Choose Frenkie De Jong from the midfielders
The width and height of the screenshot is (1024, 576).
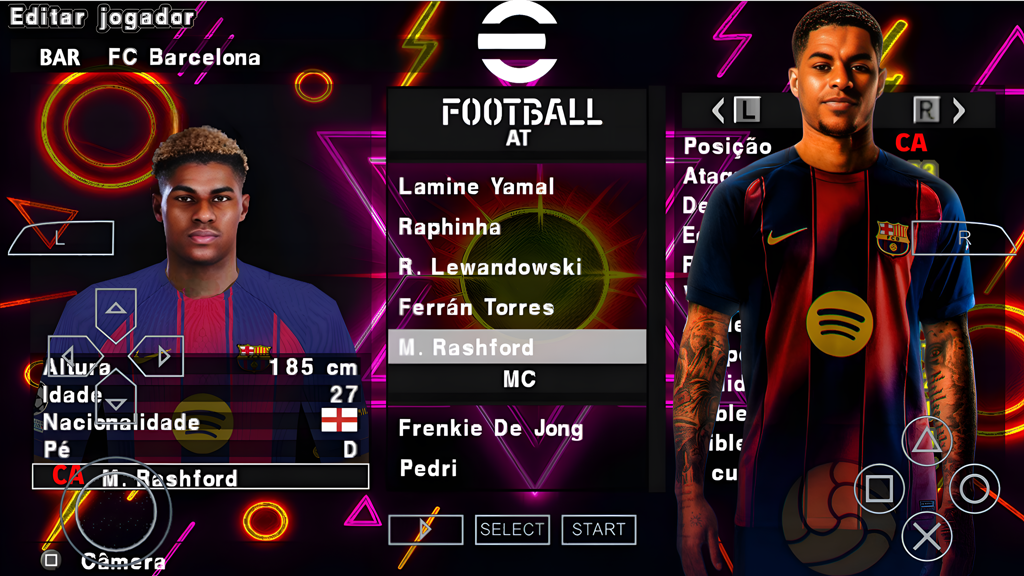tap(490, 429)
